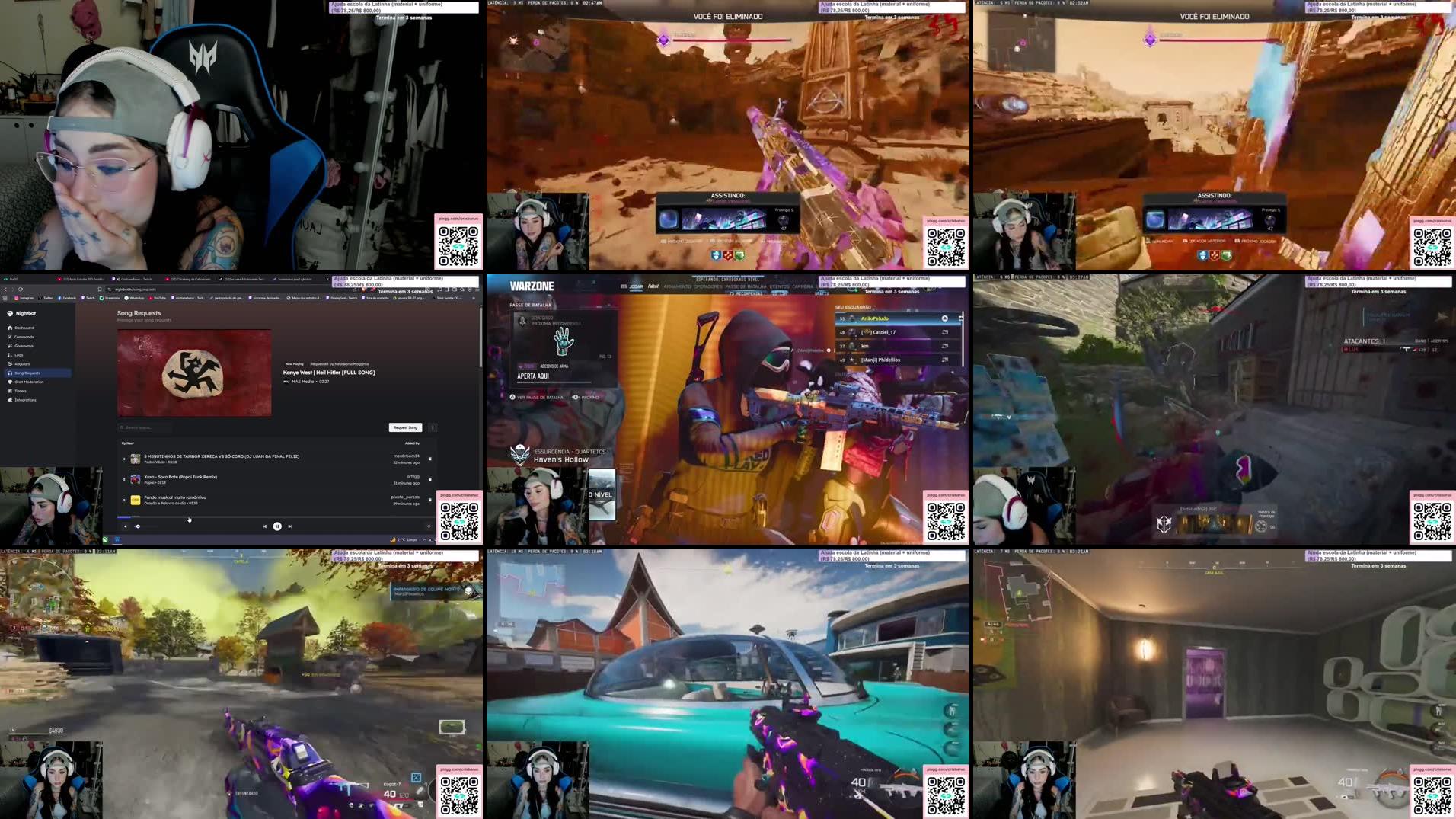
Task: Open the Xbox app from the taskbar
Action: (x=106, y=539)
